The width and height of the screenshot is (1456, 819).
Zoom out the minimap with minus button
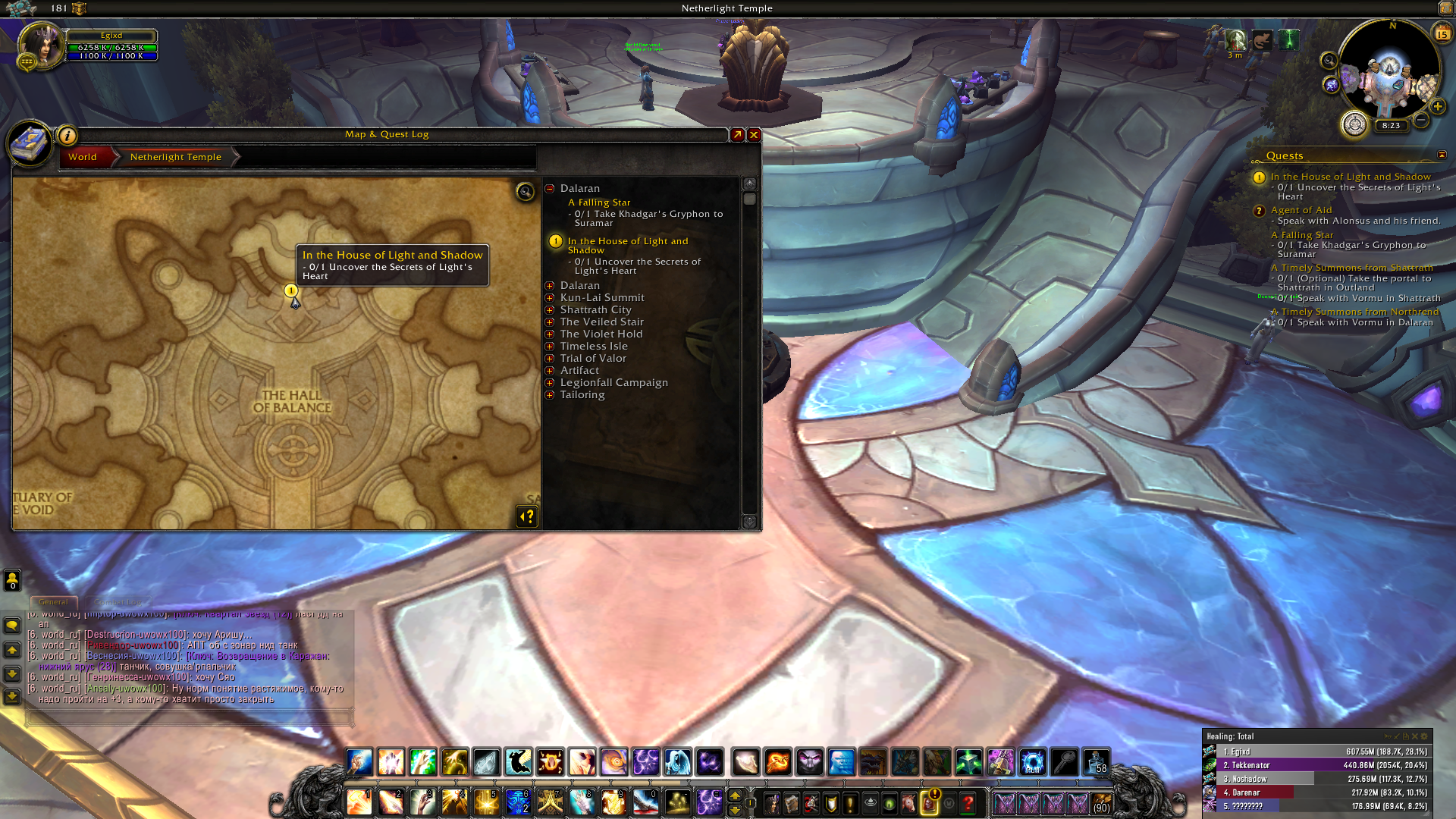1422,120
